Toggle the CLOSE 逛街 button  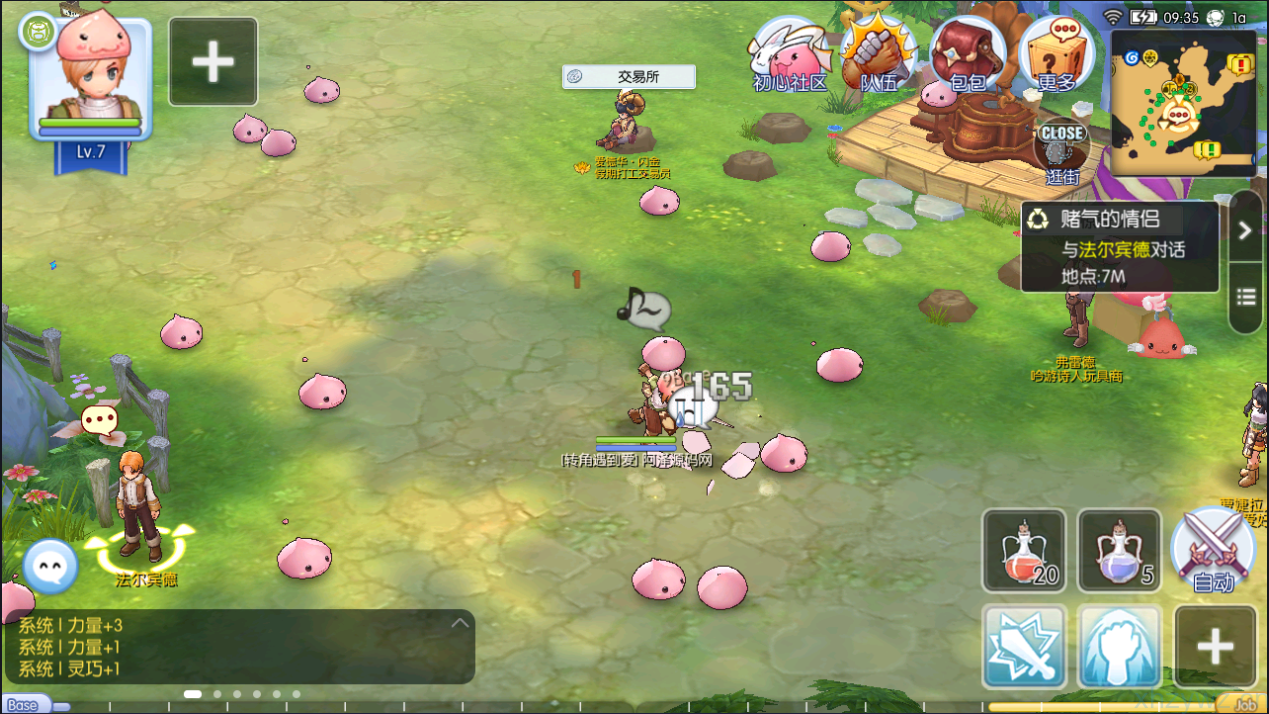click(1061, 150)
